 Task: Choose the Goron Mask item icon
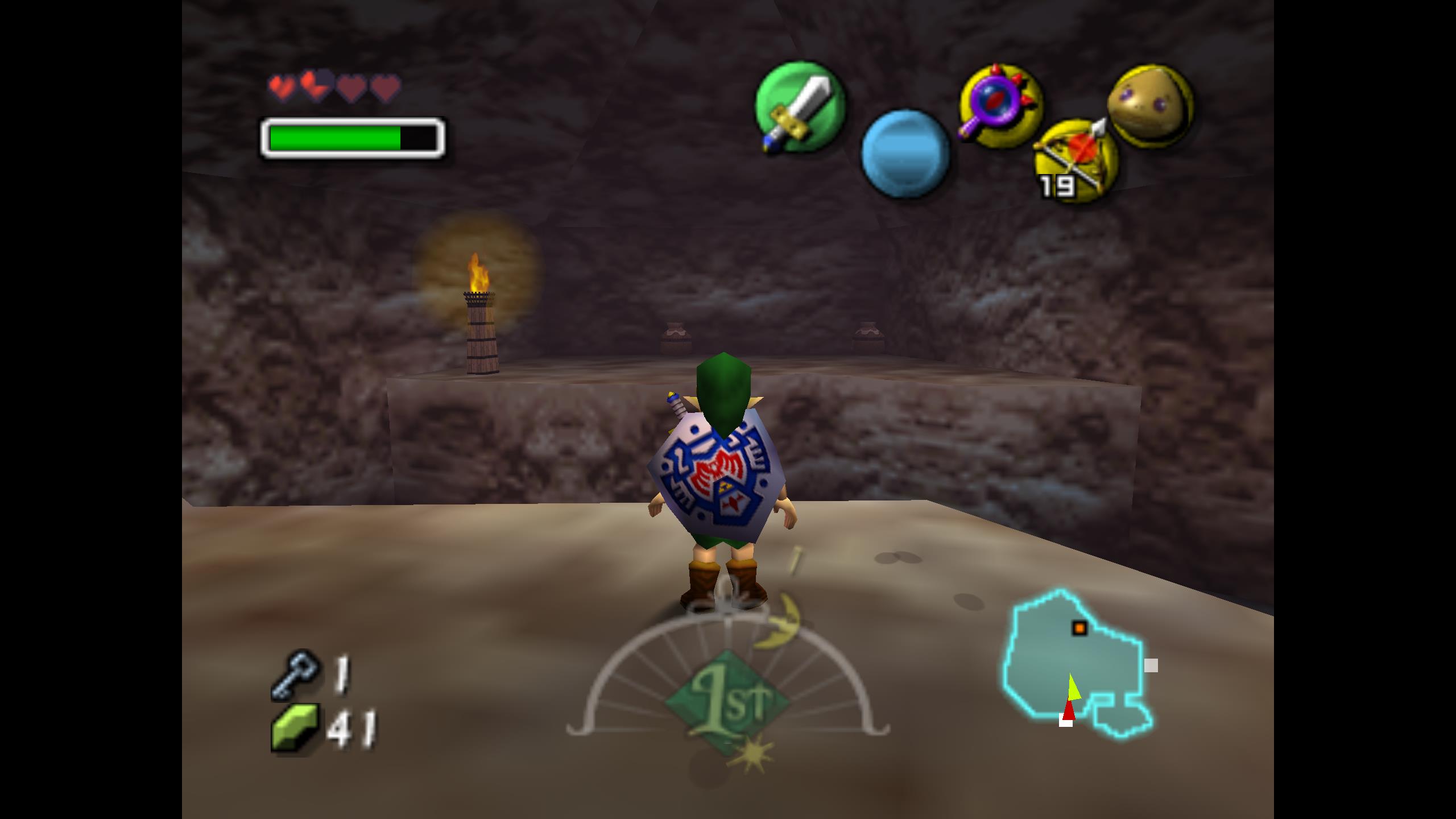click(x=1149, y=106)
